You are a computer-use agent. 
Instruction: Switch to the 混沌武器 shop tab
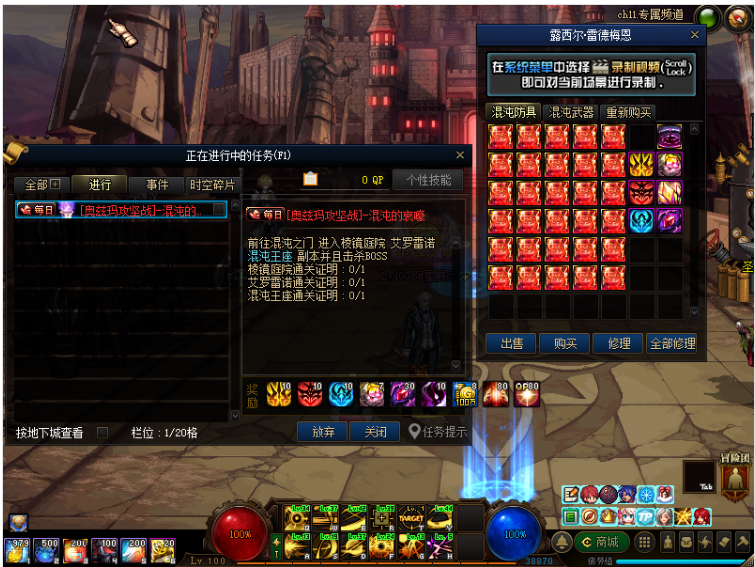pyautogui.click(x=571, y=113)
